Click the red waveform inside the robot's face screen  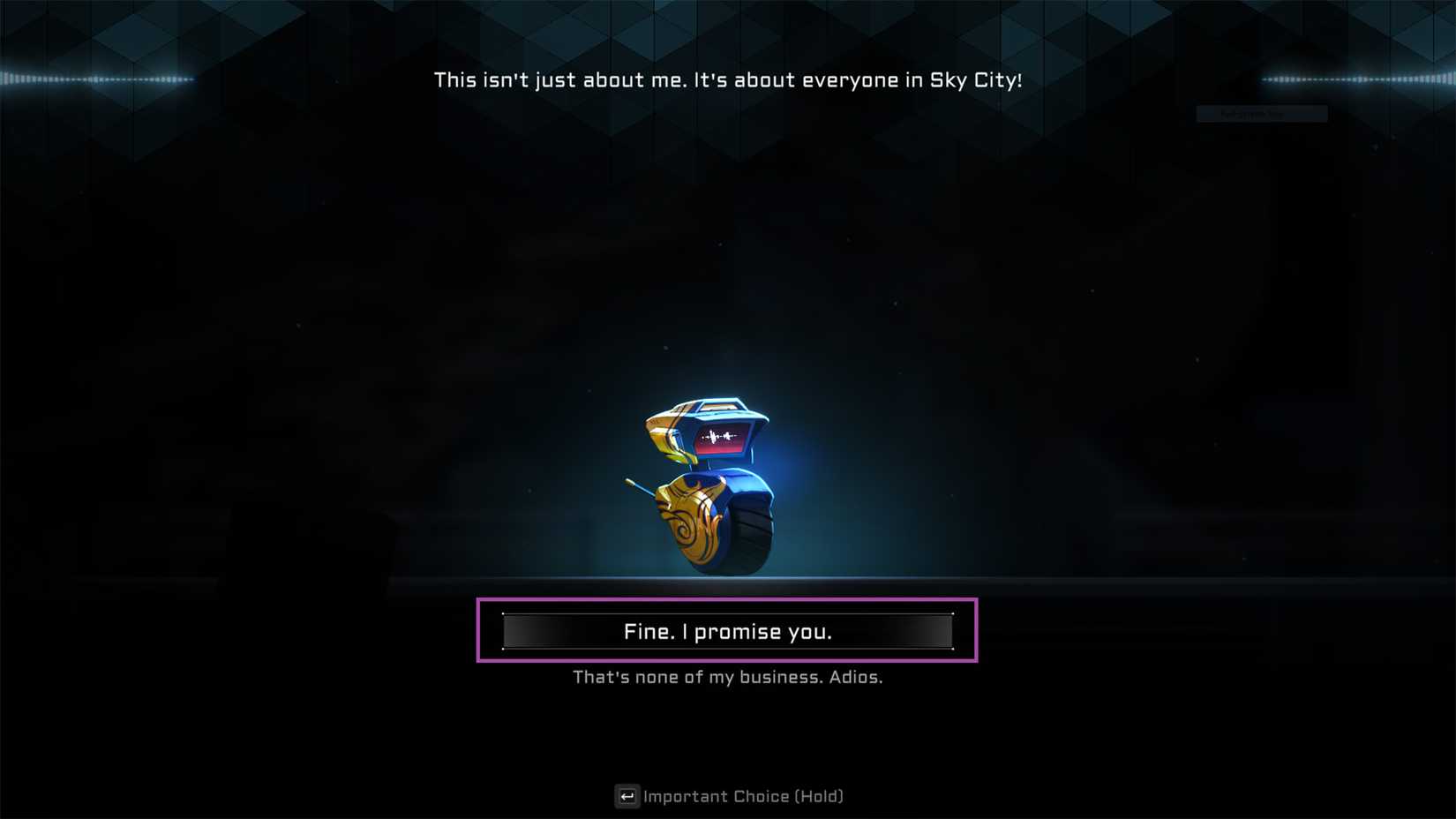(717, 434)
